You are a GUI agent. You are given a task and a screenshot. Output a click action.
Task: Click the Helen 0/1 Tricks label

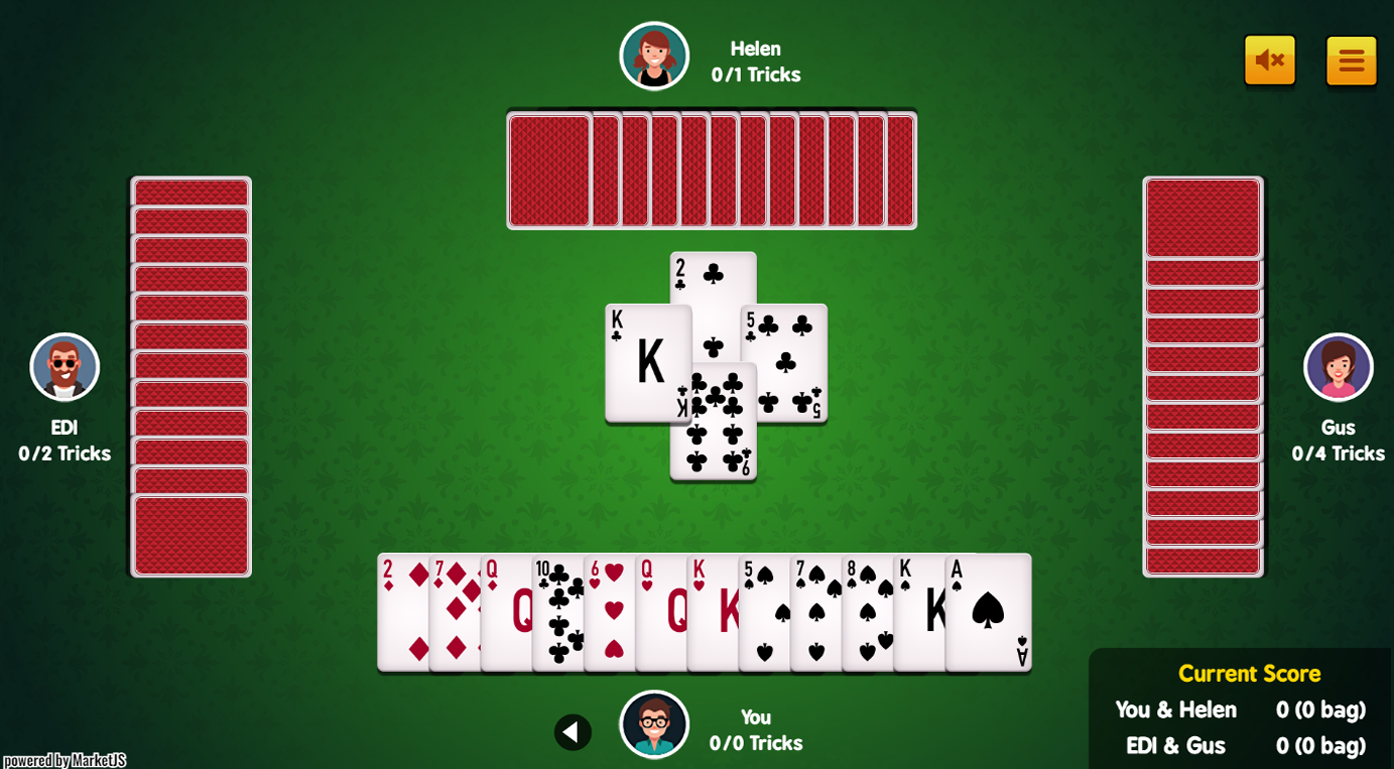click(x=756, y=60)
